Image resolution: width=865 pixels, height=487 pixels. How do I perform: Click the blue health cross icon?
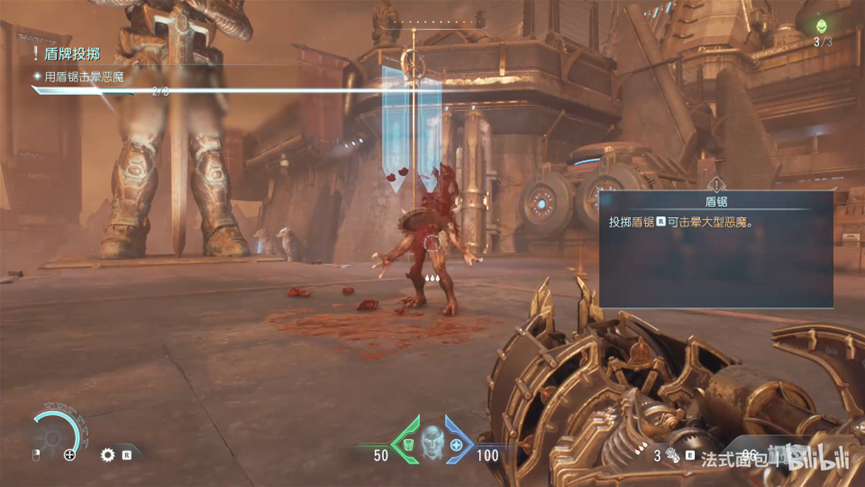456,445
